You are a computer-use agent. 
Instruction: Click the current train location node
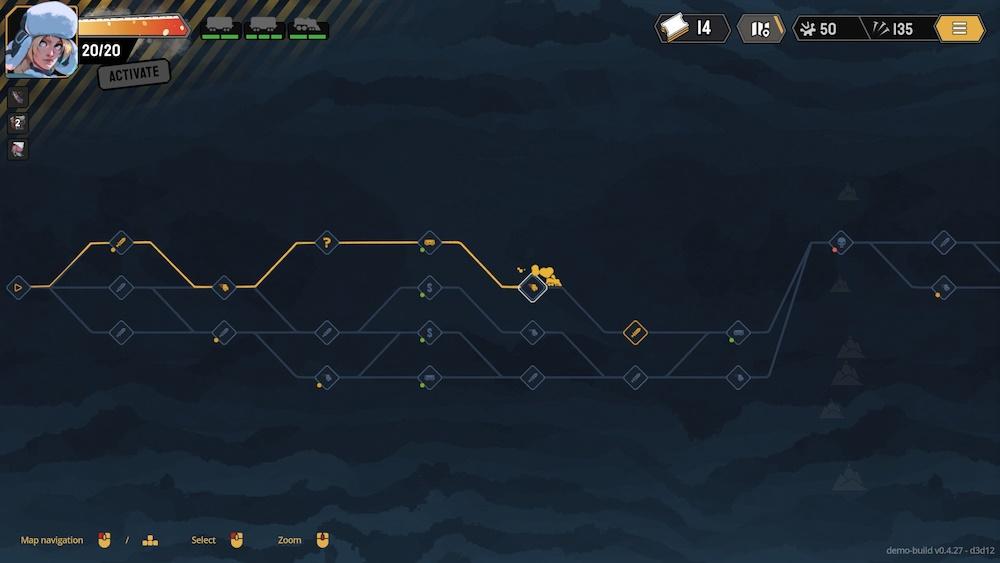pos(533,288)
